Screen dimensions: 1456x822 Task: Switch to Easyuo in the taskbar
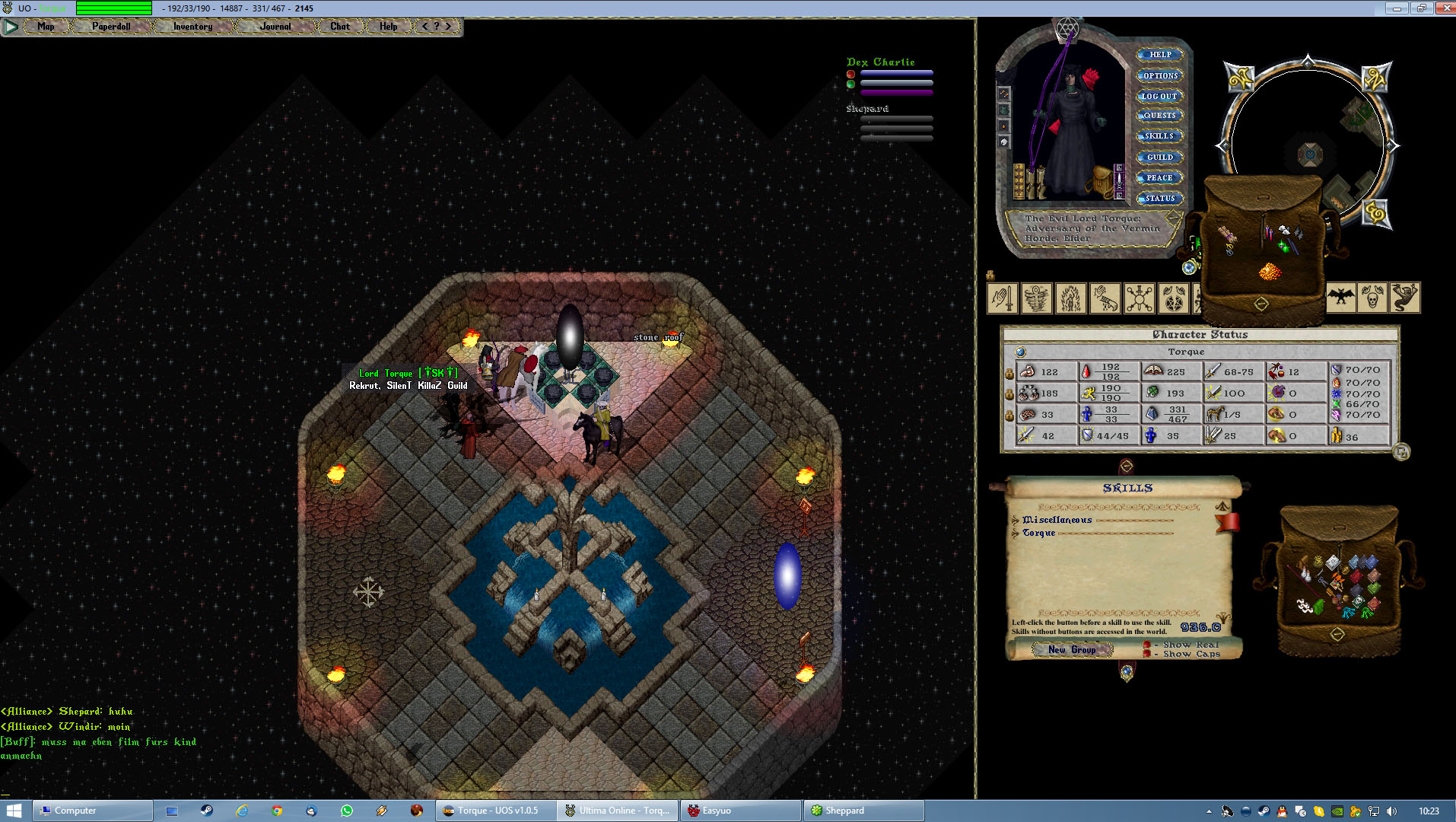tap(740, 811)
